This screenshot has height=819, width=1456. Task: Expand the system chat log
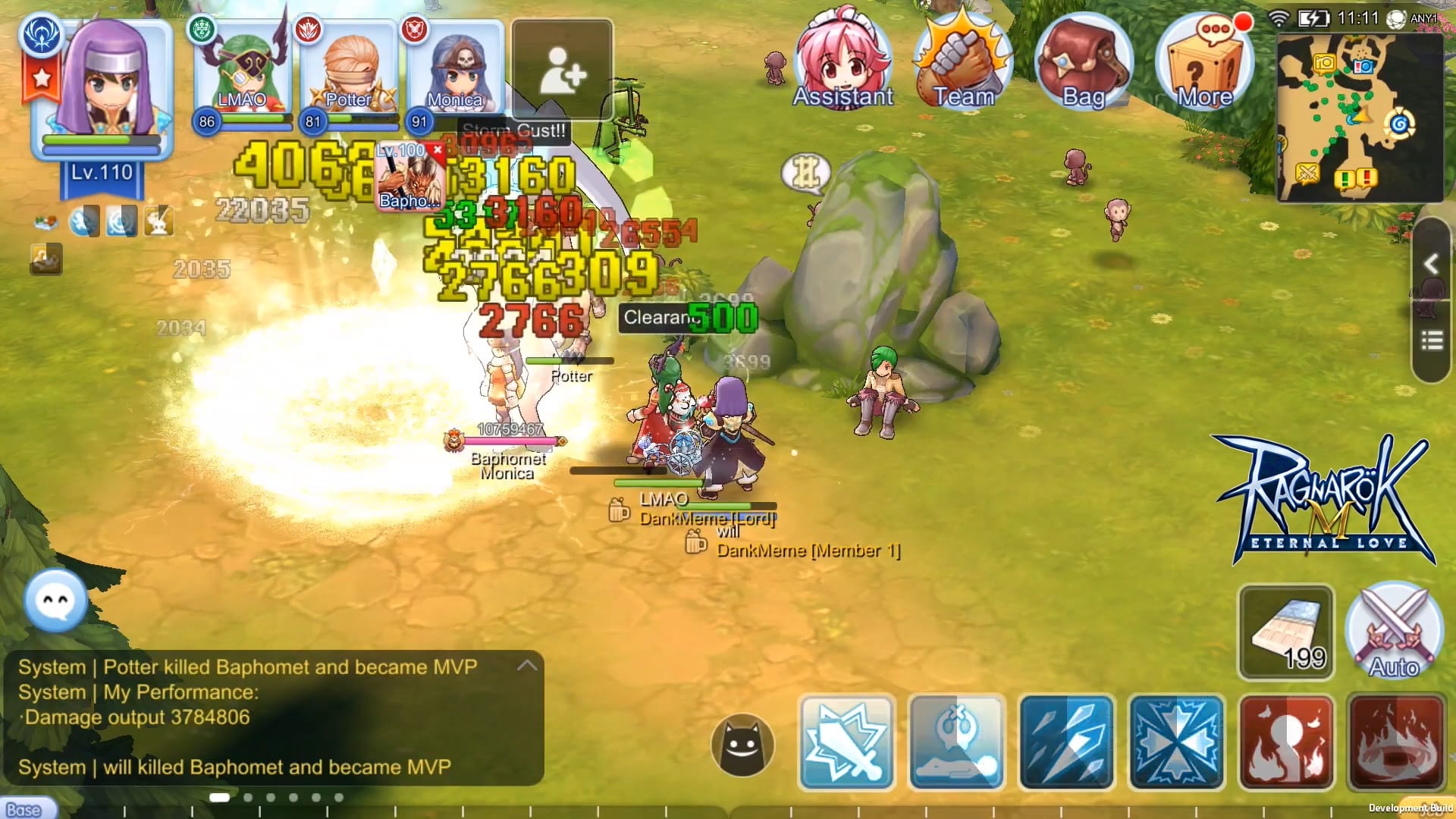(x=527, y=666)
